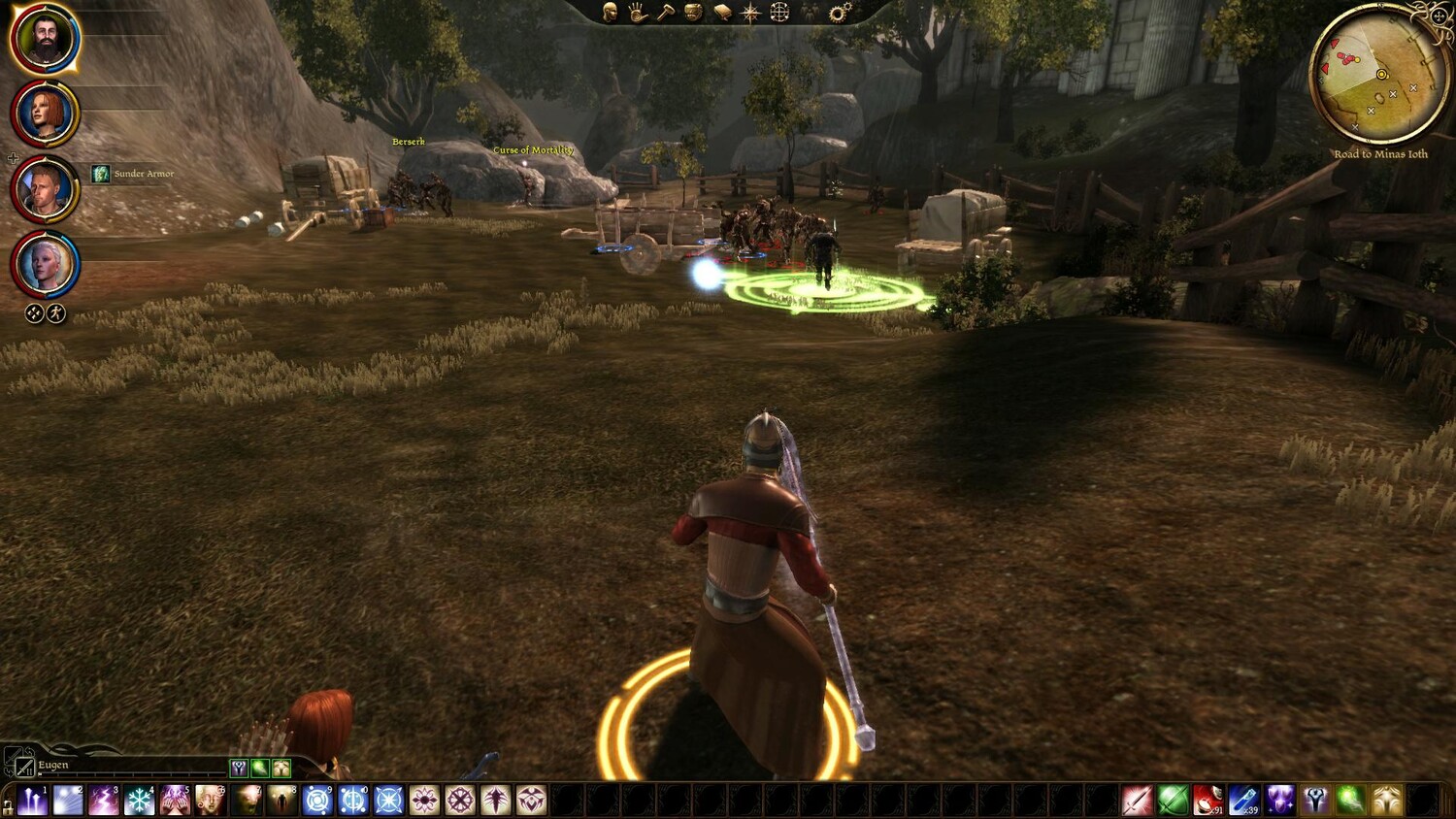Open the inventory backpack icon
1456x819 pixels.
(x=693, y=13)
